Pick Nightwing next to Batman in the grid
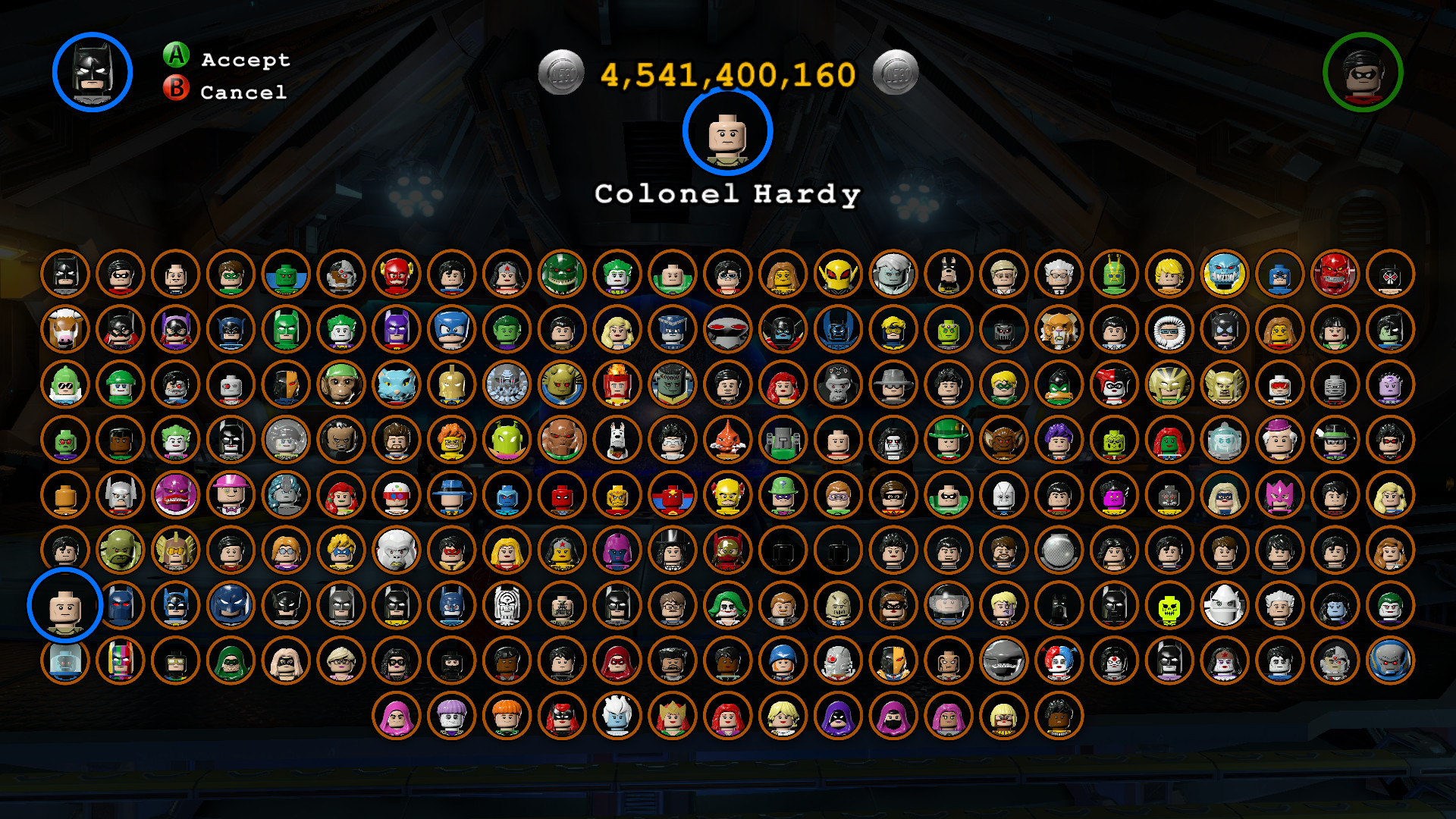Viewport: 1456px width, 819px height. 121,275
